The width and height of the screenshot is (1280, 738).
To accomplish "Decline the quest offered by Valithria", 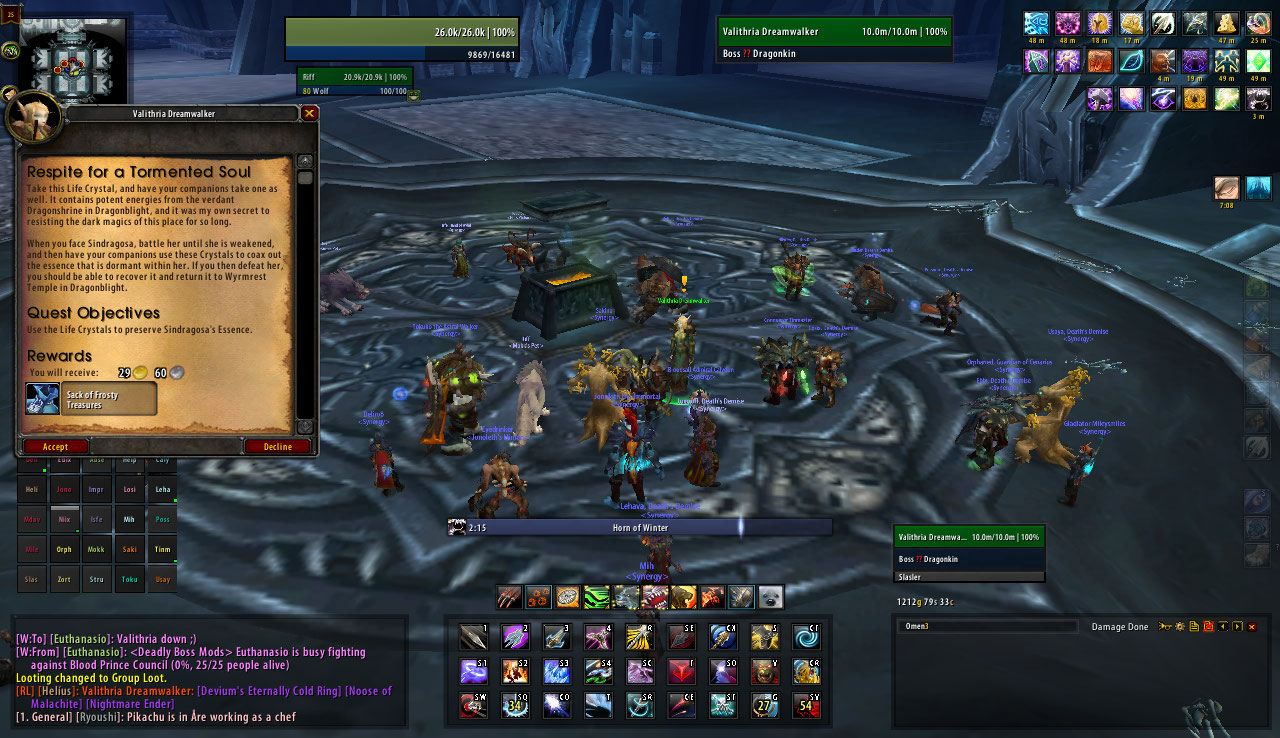I will [277, 447].
